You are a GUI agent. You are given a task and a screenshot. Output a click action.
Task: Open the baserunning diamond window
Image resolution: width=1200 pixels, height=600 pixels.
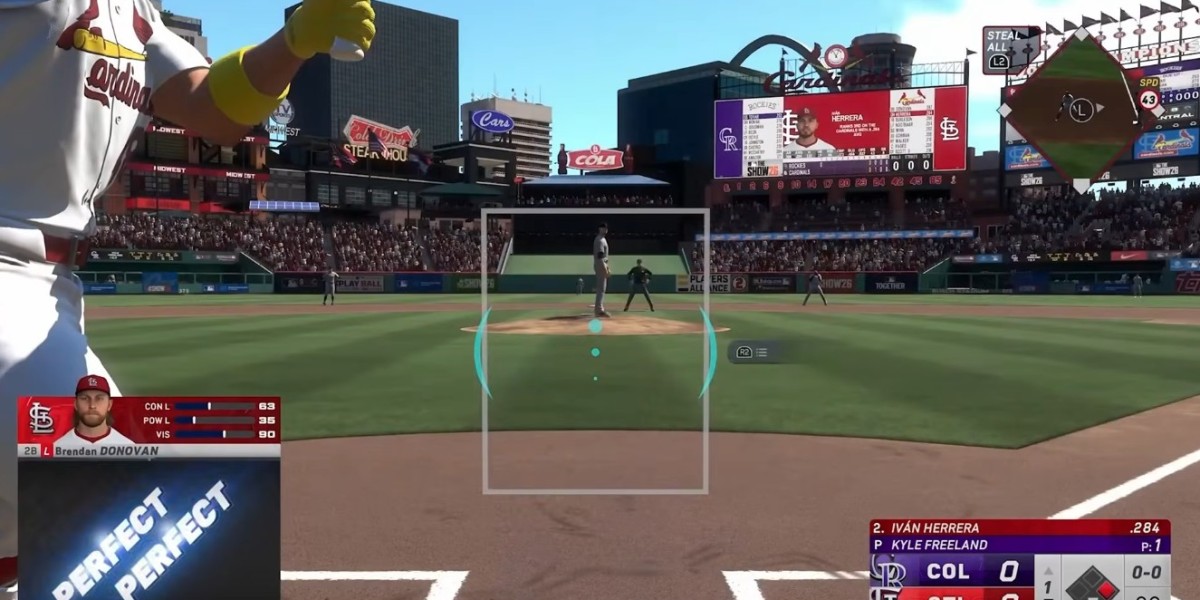[1079, 108]
